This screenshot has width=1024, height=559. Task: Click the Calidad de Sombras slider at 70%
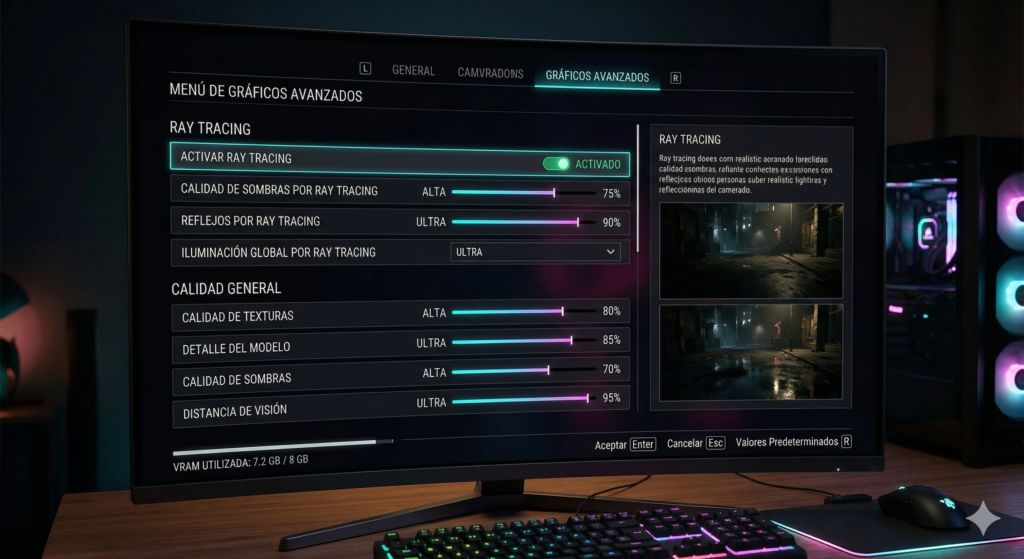pyautogui.click(x=548, y=371)
